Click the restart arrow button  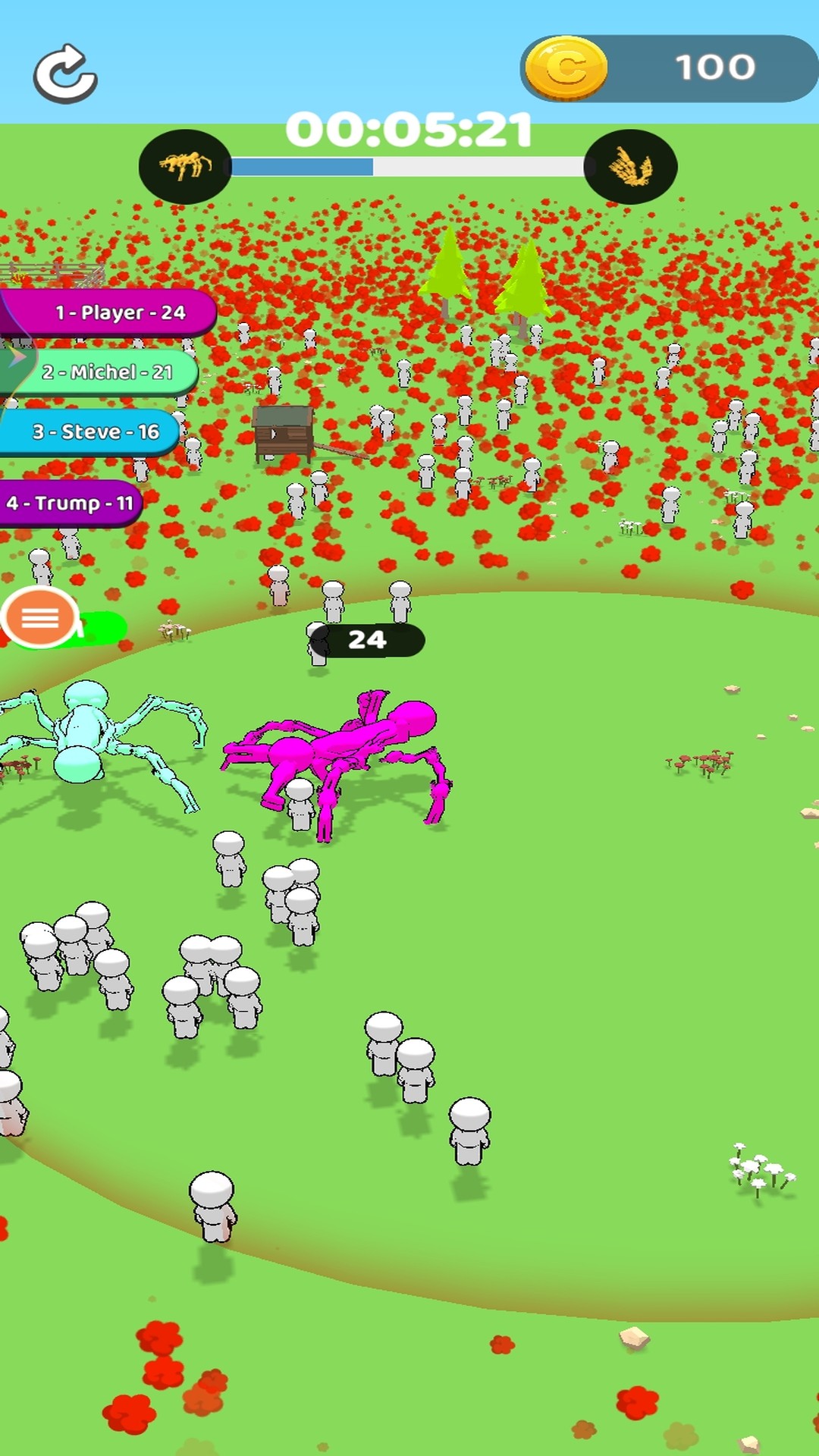pos(65,74)
